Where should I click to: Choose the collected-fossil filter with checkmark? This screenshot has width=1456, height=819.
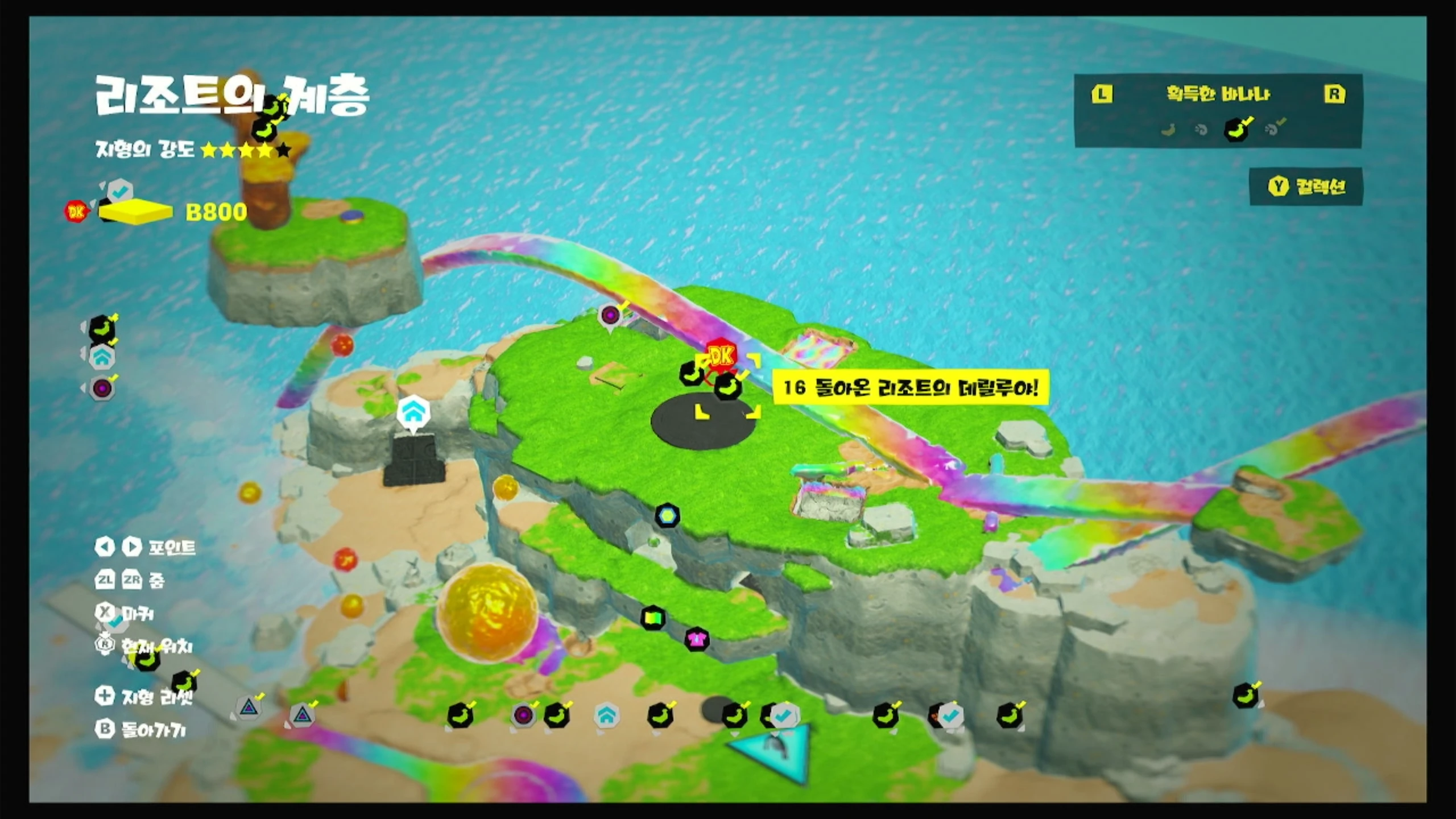[1273, 129]
